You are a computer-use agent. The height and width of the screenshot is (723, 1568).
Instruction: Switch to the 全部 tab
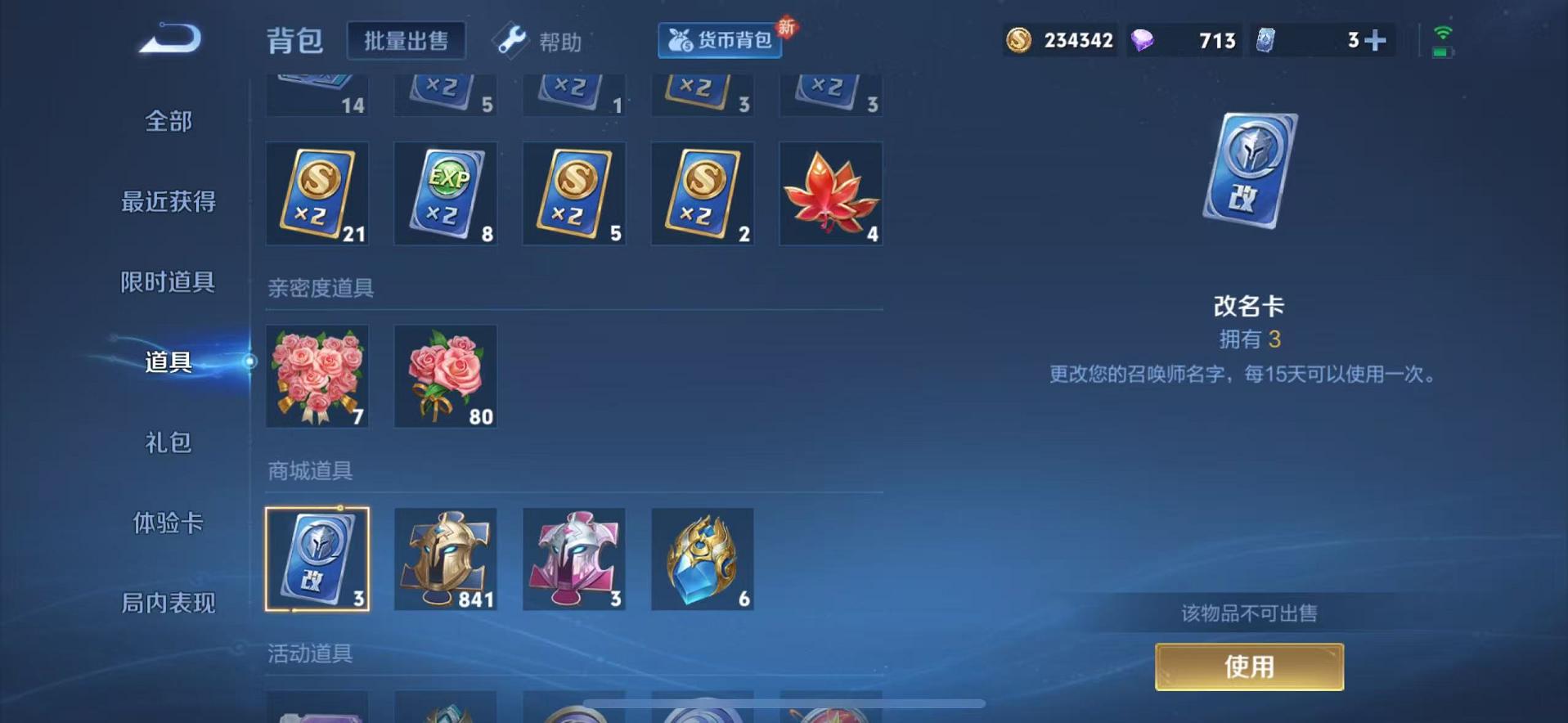168,121
